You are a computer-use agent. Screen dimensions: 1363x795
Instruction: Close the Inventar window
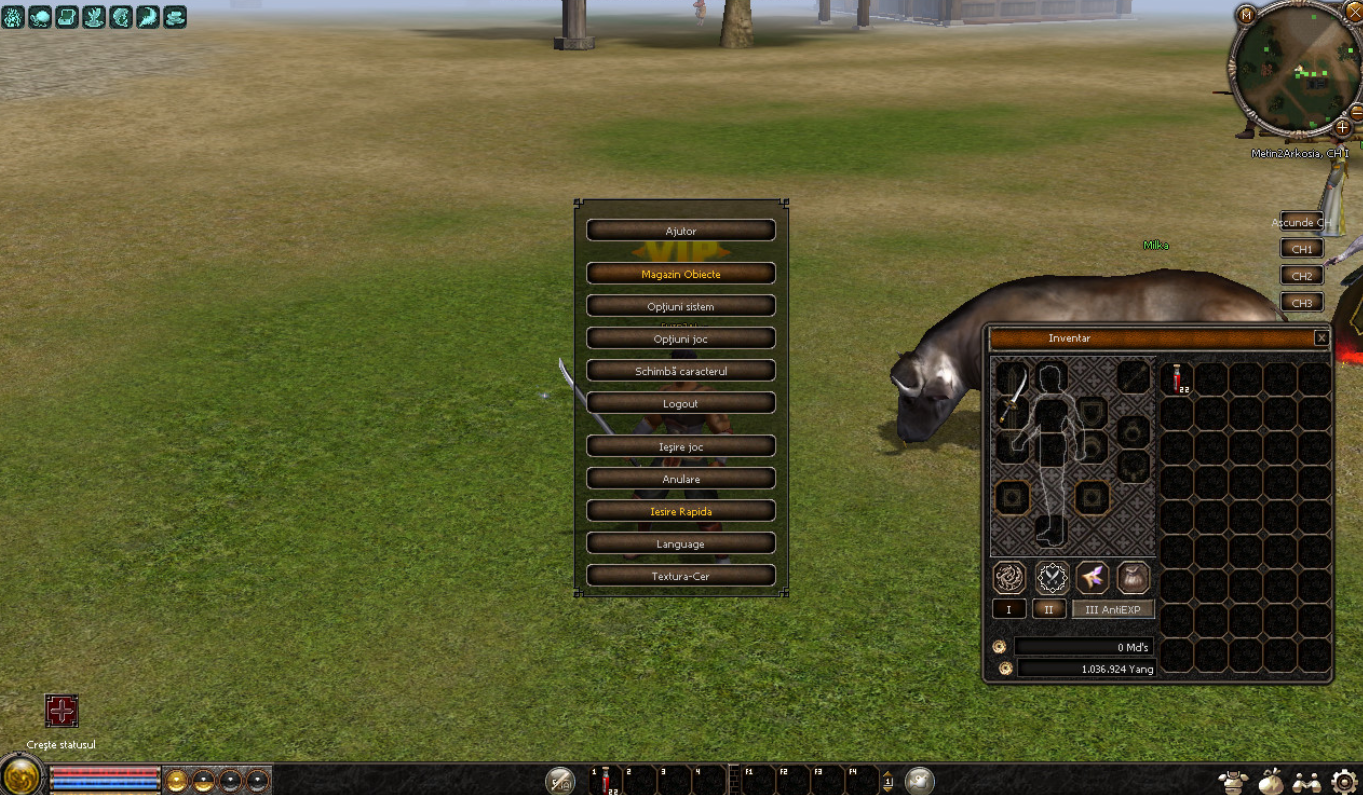pyautogui.click(x=1321, y=338)
